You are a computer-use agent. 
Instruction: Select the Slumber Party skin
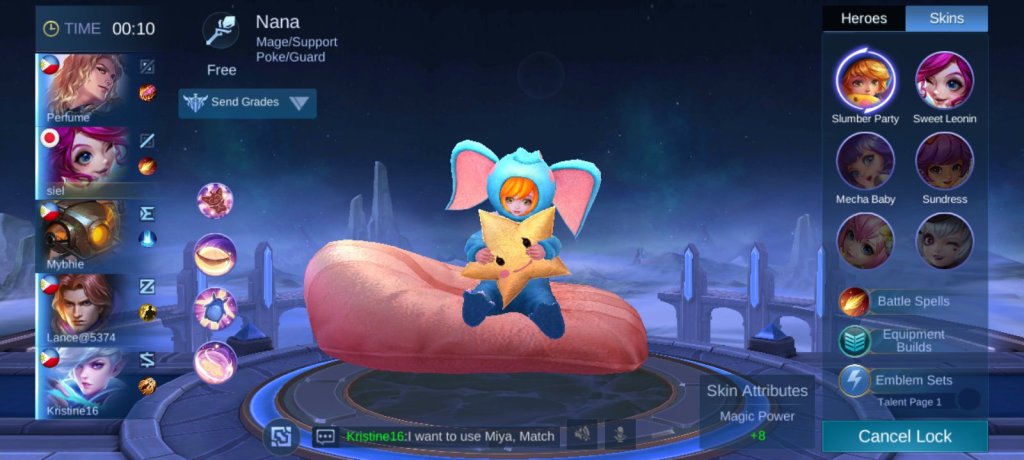point(865,80)
